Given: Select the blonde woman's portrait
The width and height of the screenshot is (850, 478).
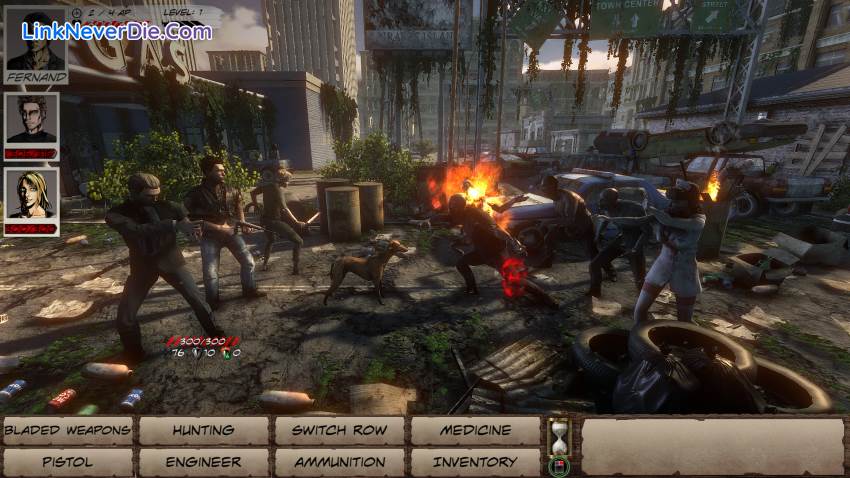Looking at the screenshot, I should (32, 195).
